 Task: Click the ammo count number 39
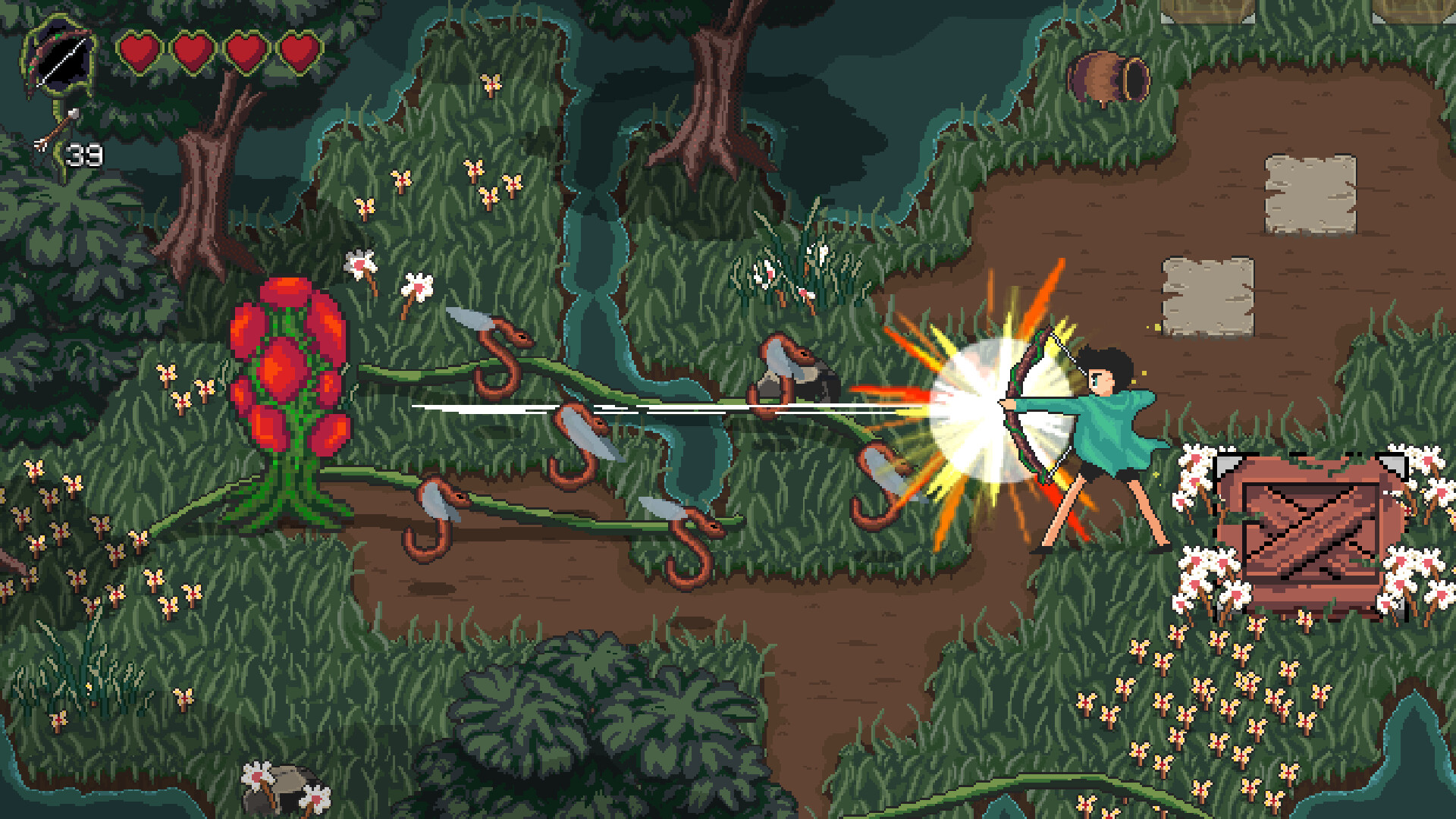click(83, 155)
